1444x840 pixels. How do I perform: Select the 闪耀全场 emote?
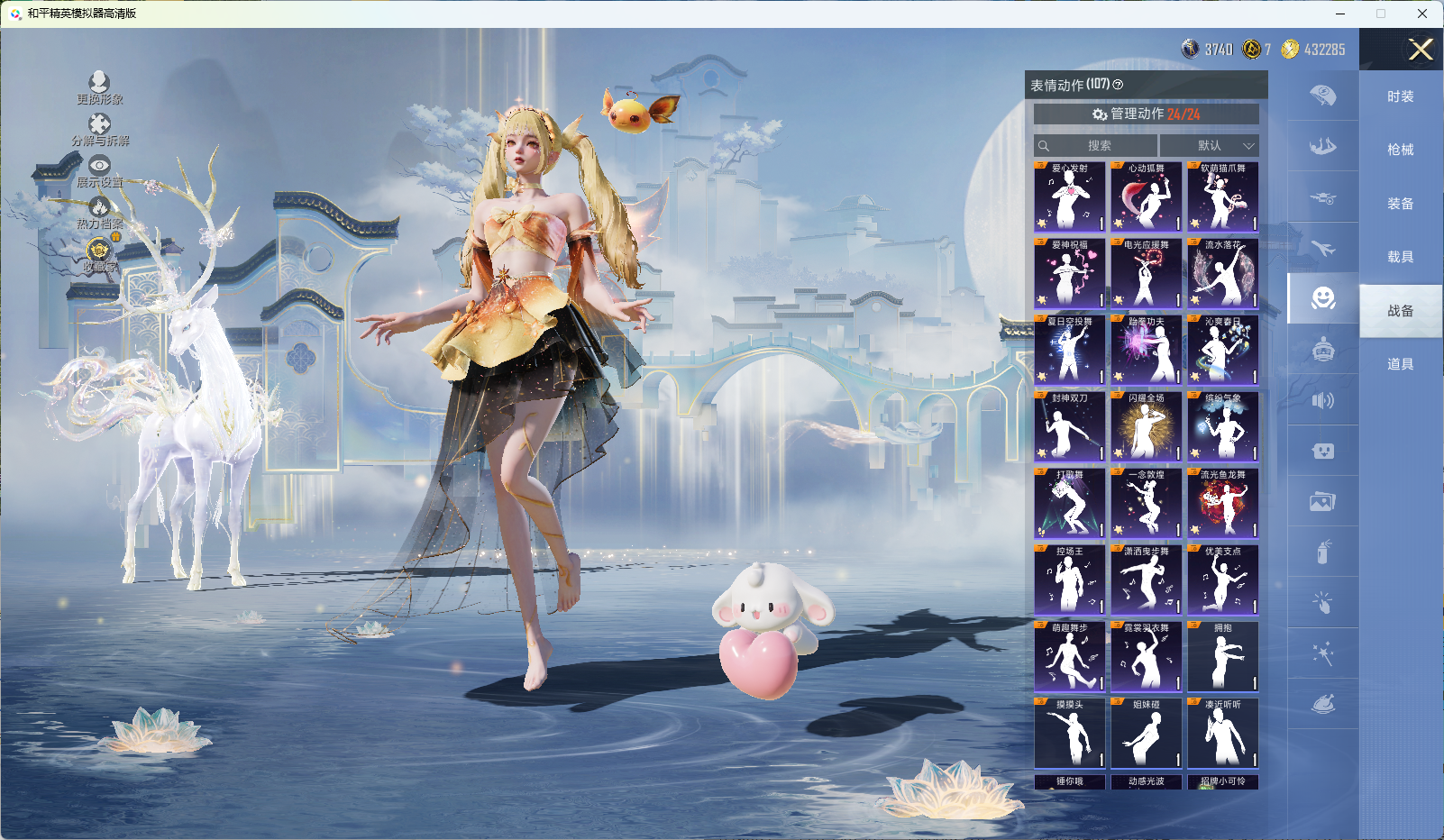[x=1147, y=427]
